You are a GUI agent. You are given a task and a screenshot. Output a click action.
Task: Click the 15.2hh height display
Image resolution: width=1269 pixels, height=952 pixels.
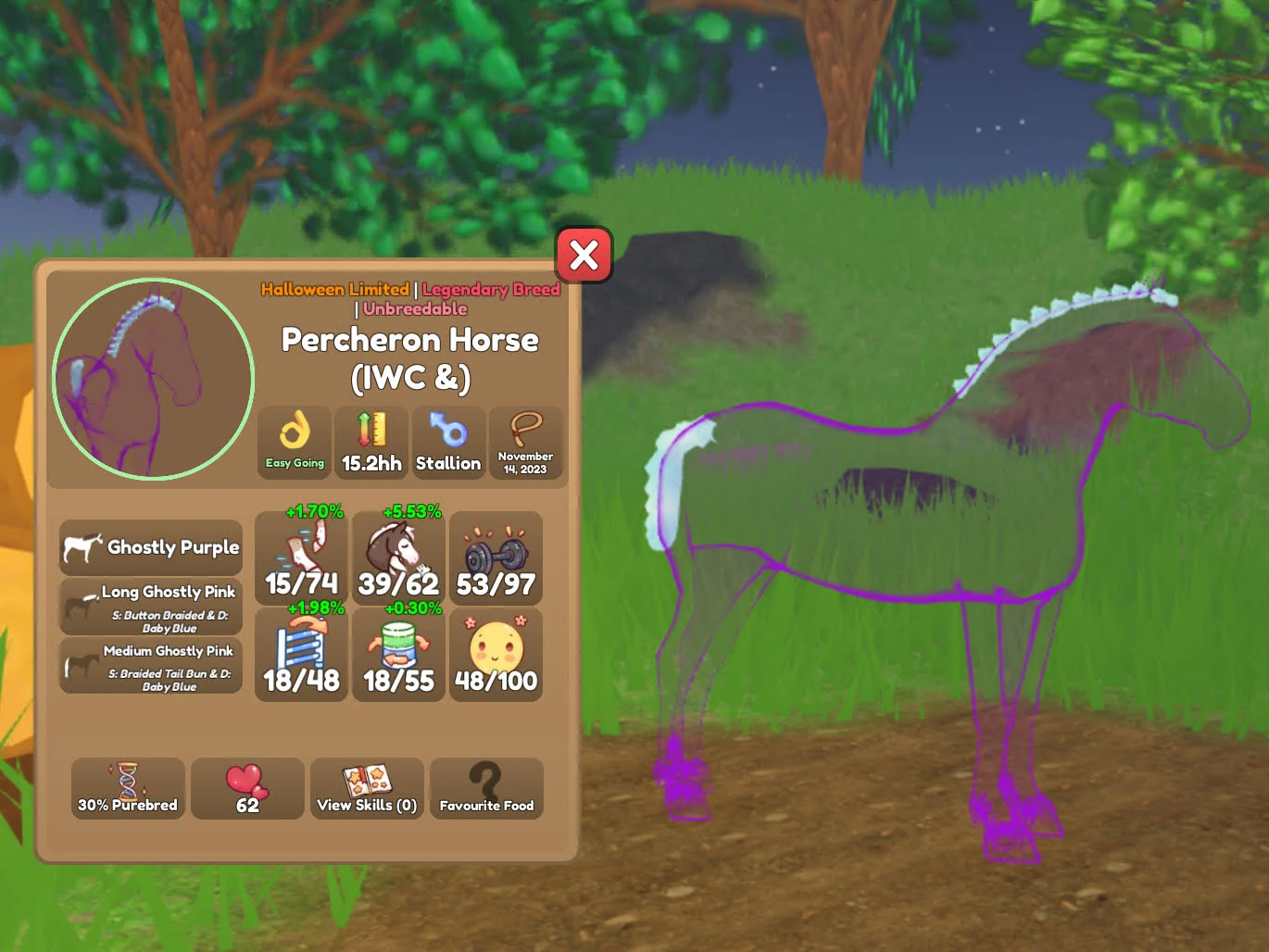[371, 443]
